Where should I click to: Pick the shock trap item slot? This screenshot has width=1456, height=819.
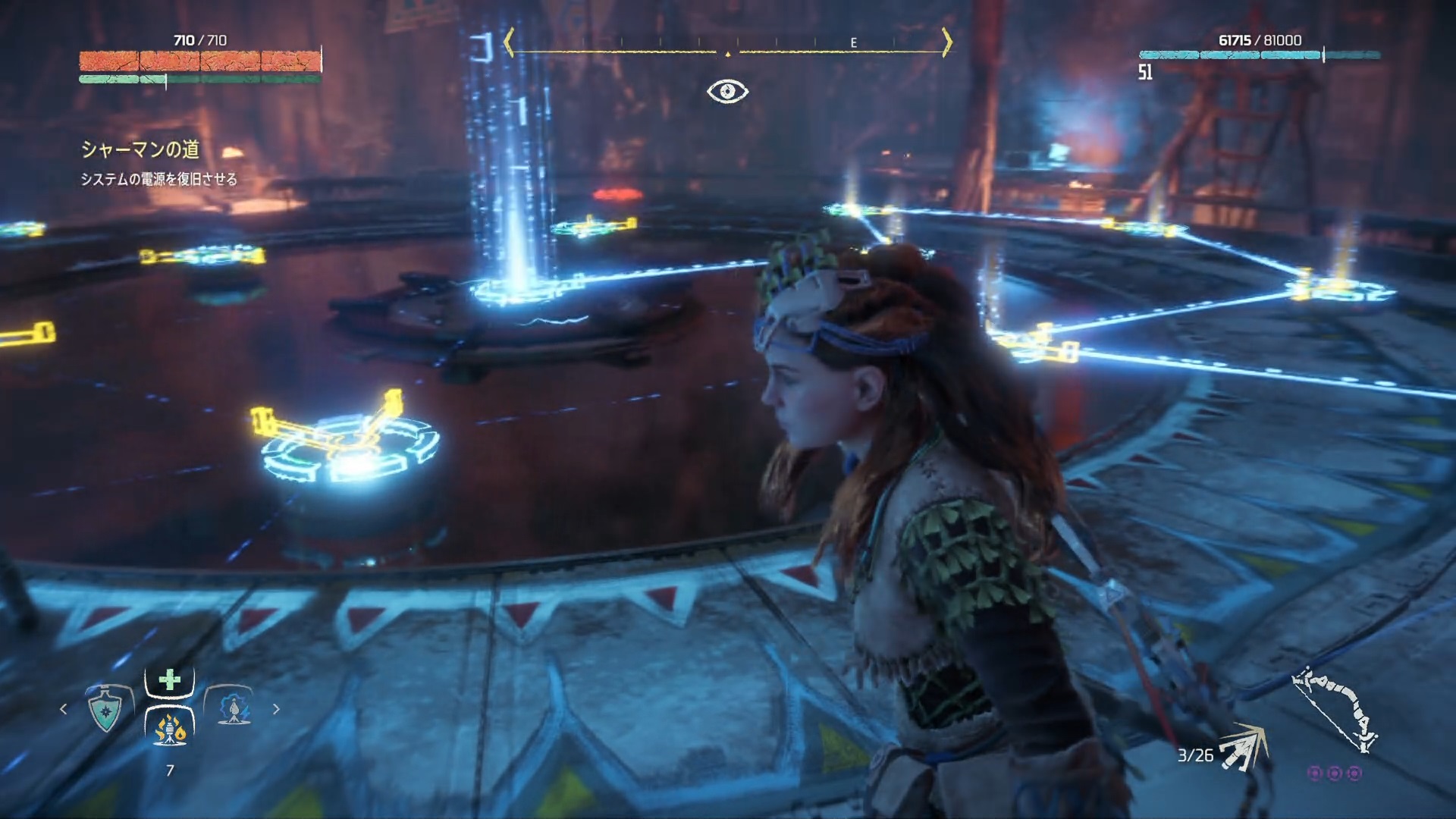233,708
